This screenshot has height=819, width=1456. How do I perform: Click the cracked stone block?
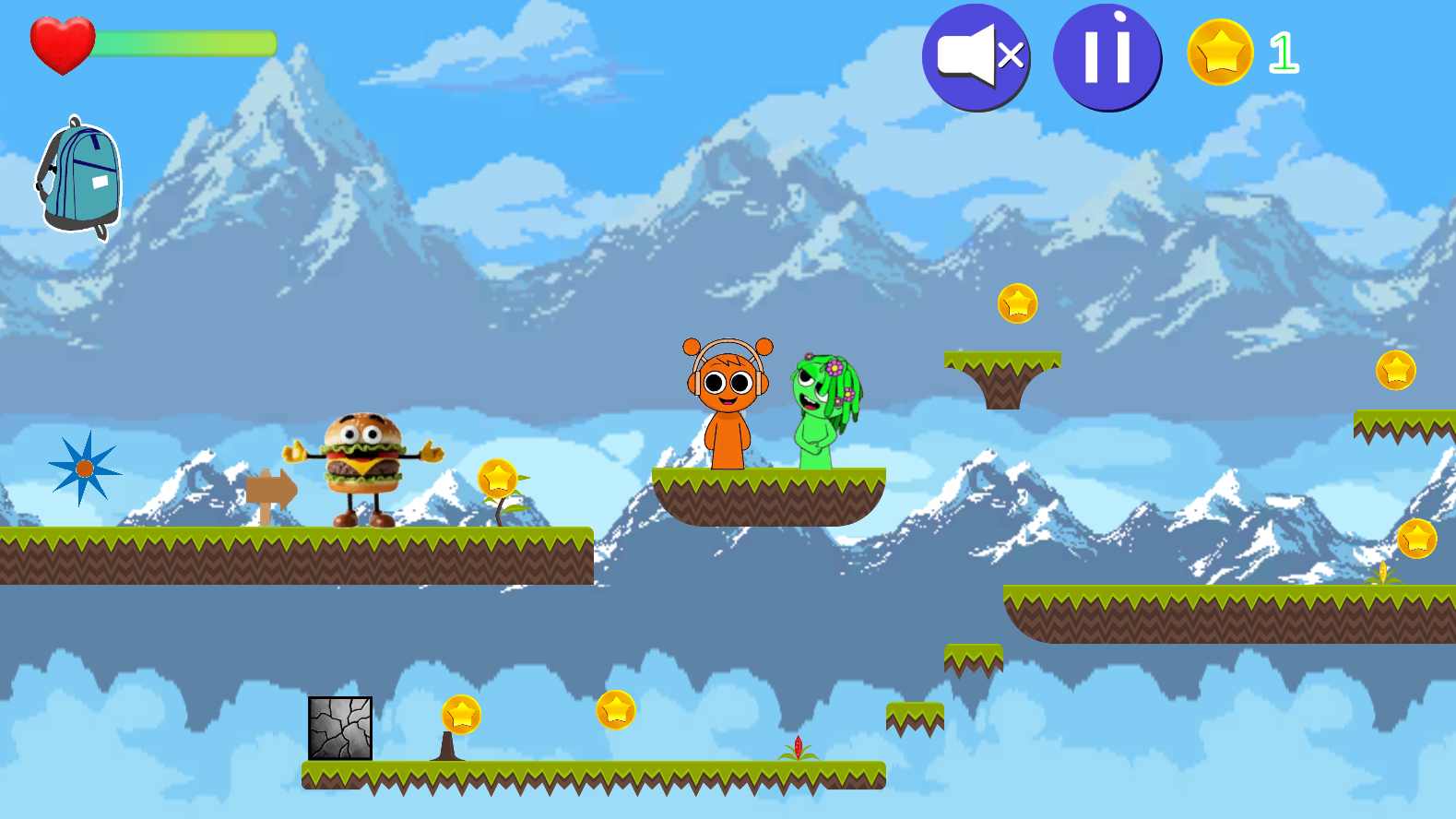click(x=338, y=728)
